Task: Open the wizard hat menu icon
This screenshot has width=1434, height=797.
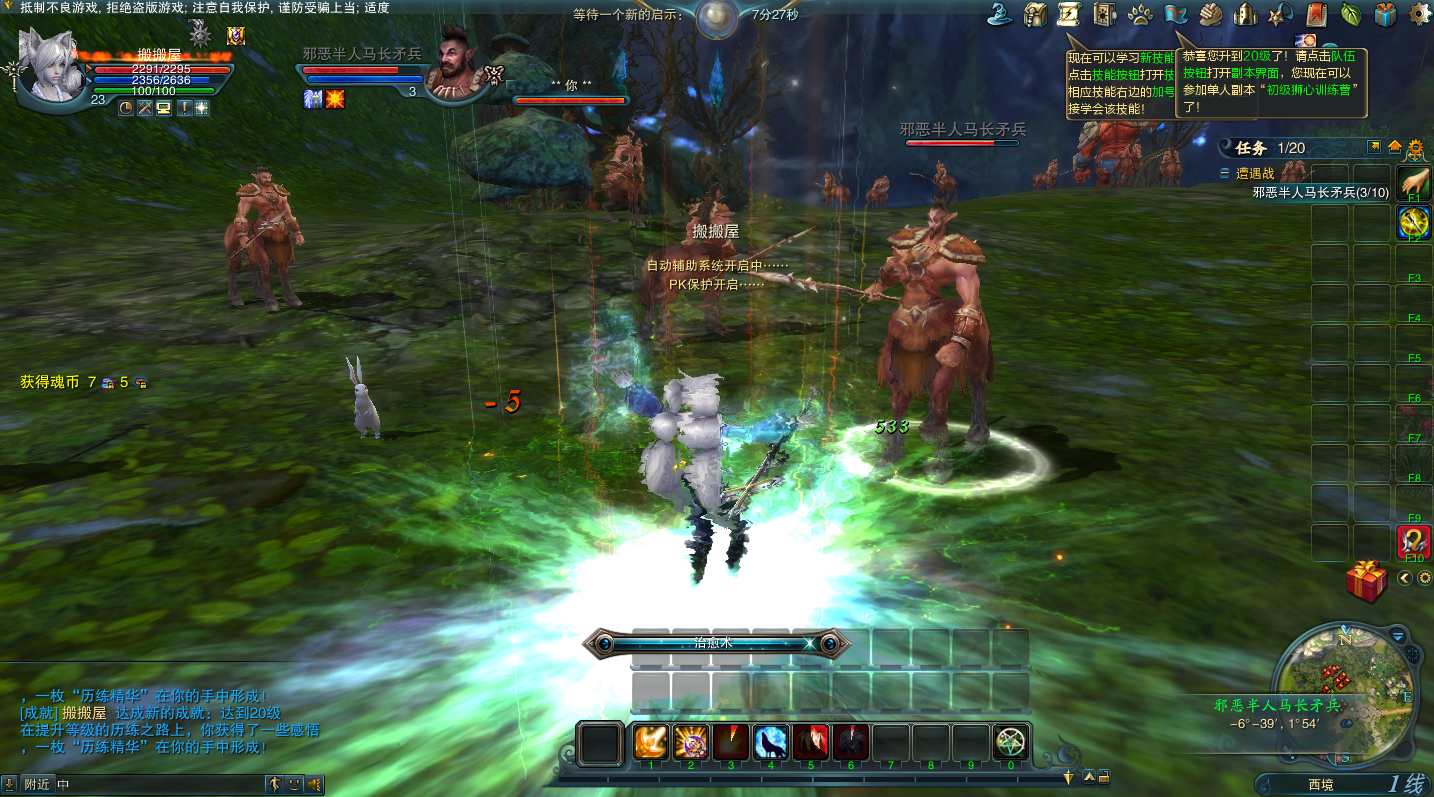Action: click(998, 14)
